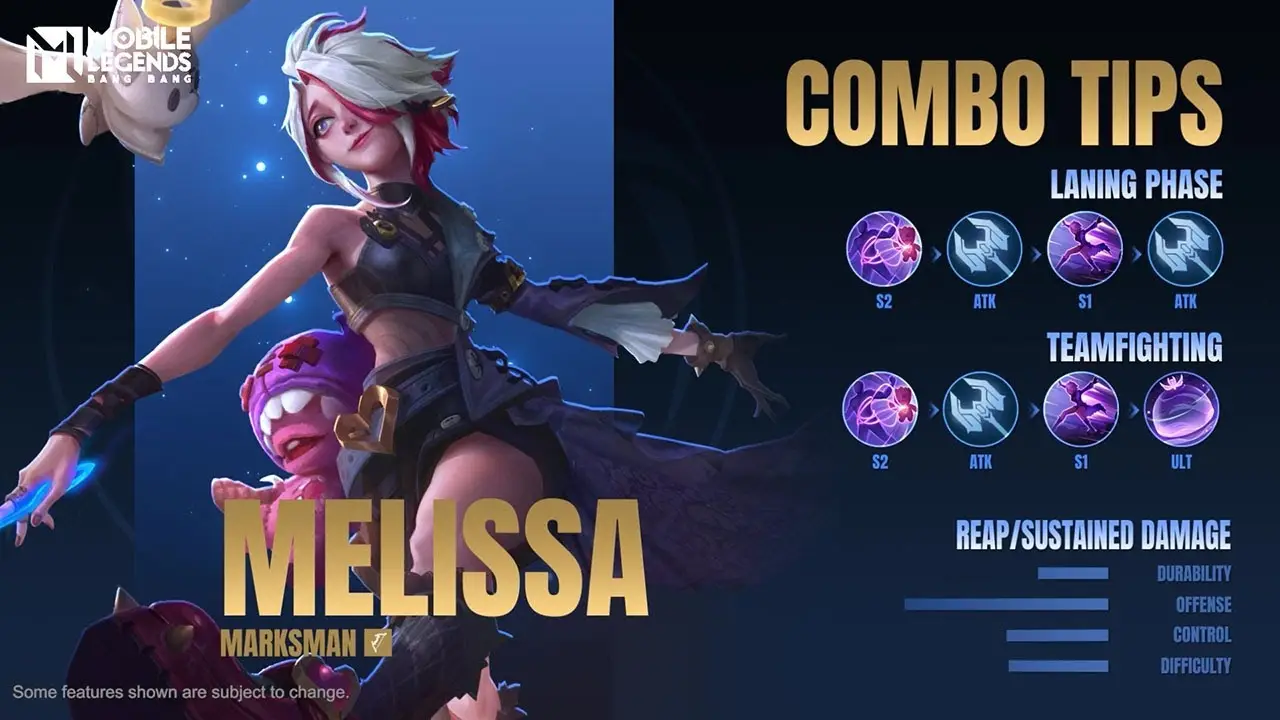This screenshot has width=1280, height=720.
Task: Select the S1 skill icon under Laning Phase
Action: coord(1084,249)
